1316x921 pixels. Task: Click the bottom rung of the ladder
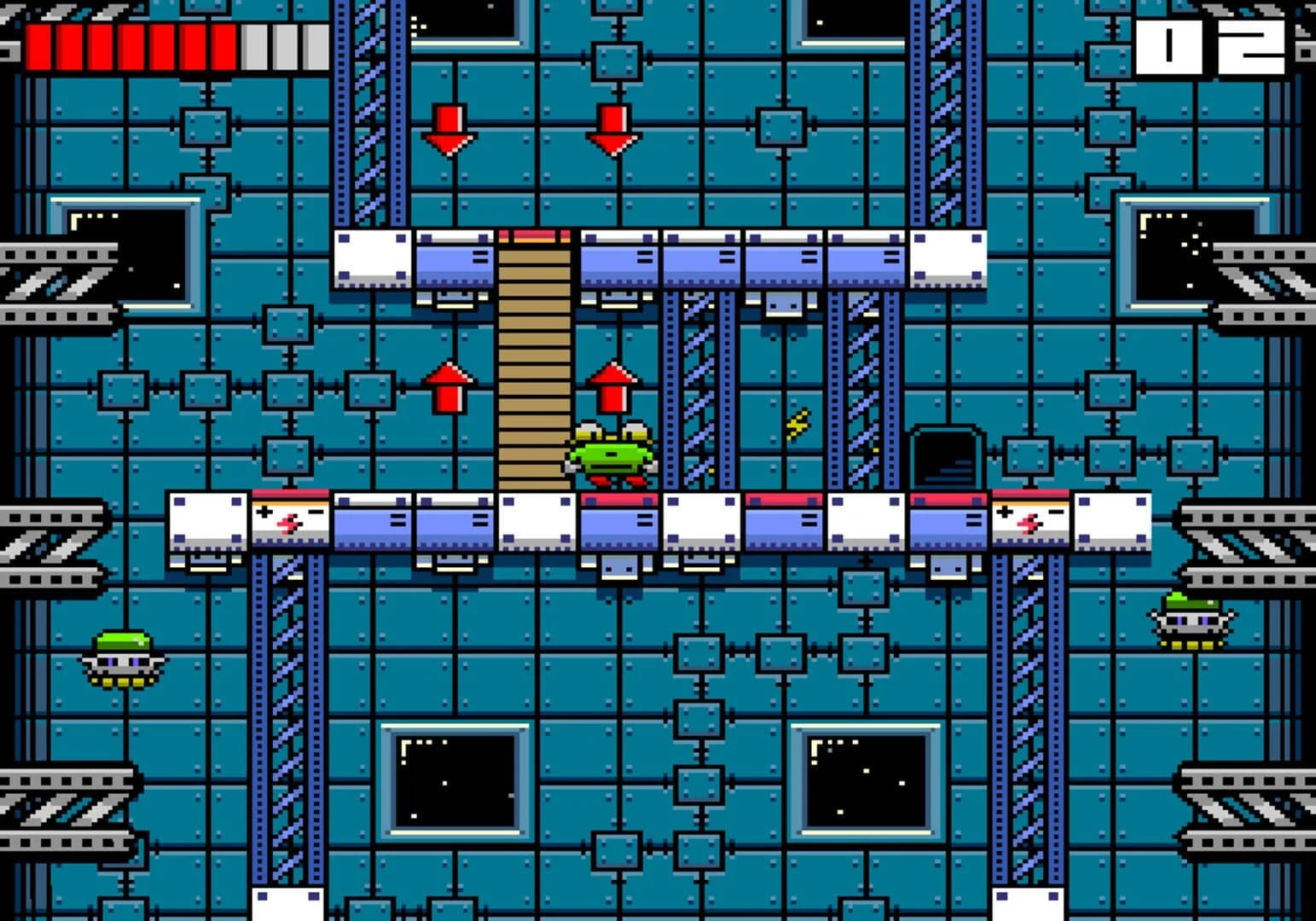click(536, 486)
